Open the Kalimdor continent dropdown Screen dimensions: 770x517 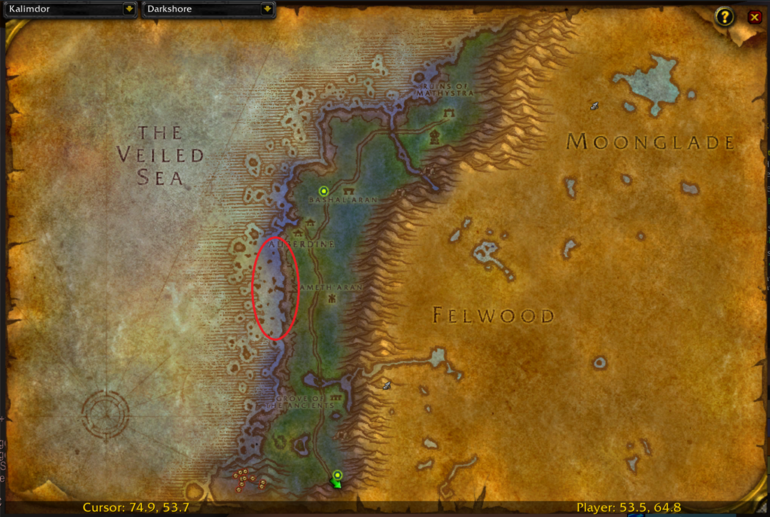pos(129,9)
